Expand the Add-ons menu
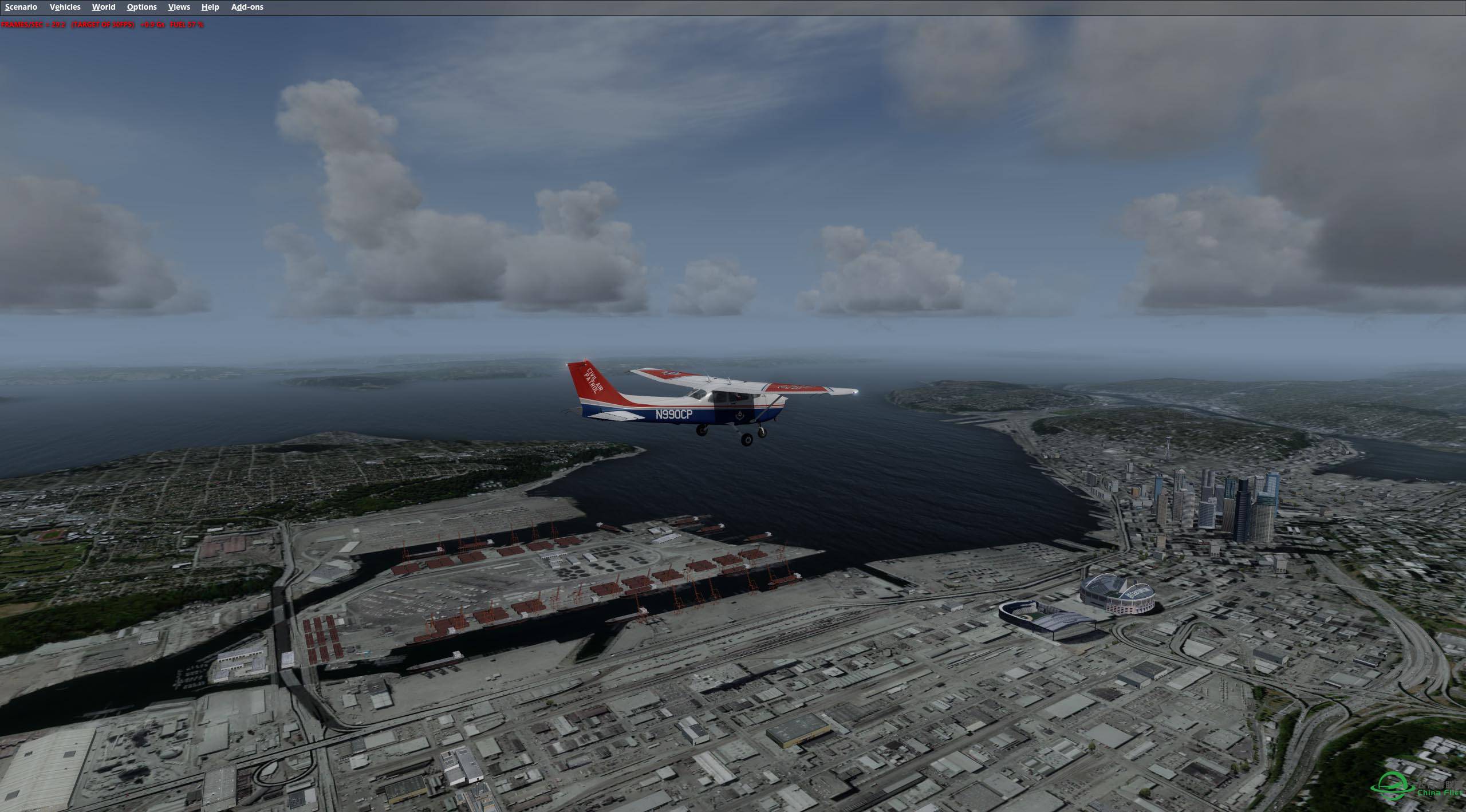The width and height of the screenshot is (1466, 812). [x=247, y=7]
